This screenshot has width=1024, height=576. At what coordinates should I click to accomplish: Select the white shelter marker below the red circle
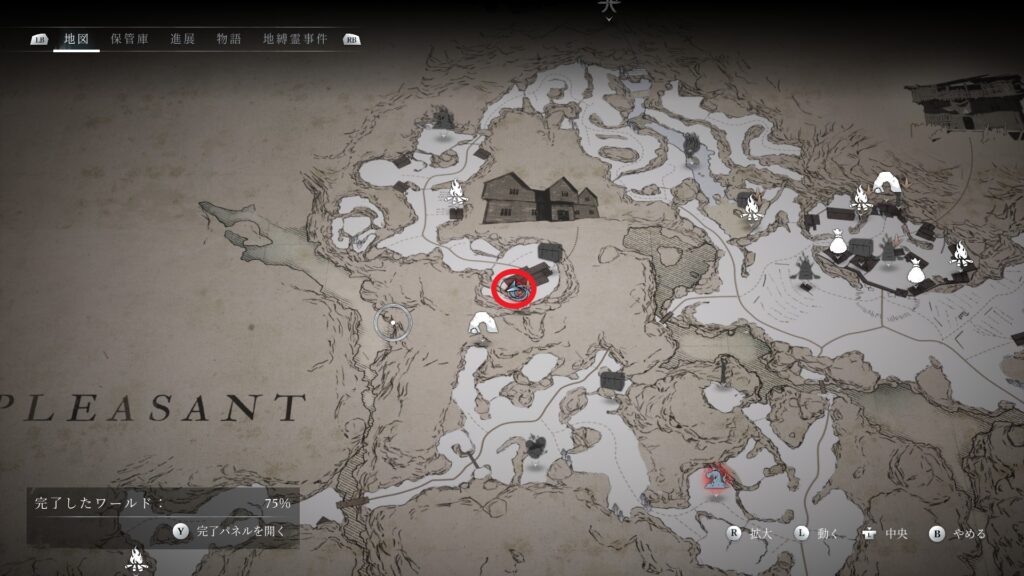tap(484, 322)
